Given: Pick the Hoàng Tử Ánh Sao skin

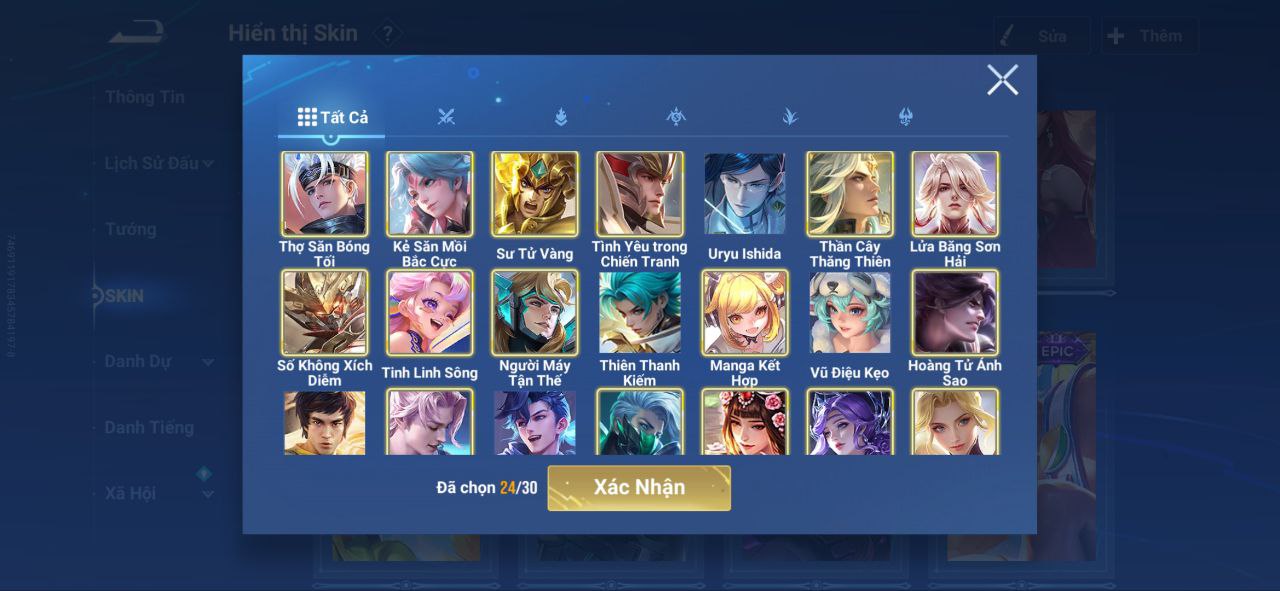Looking at the screenshot, I should pyautogui.click(x=955, y=313).
